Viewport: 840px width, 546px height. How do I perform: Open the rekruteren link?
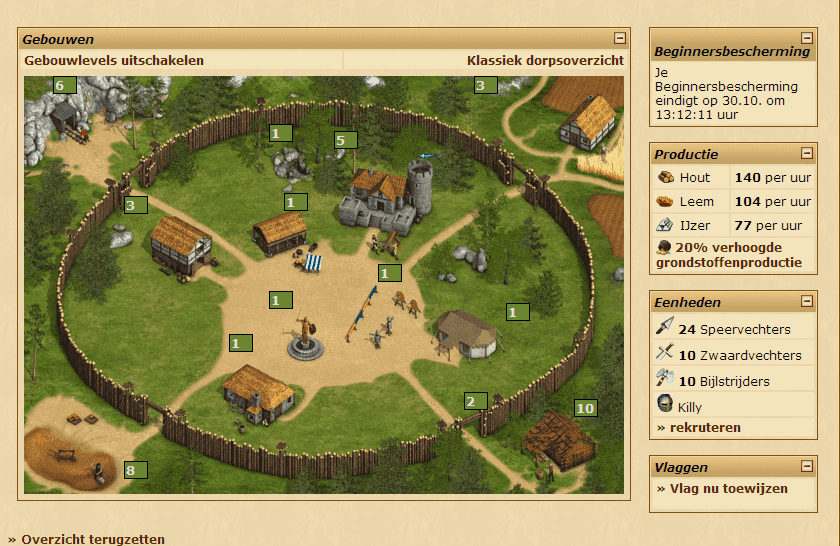699,428
